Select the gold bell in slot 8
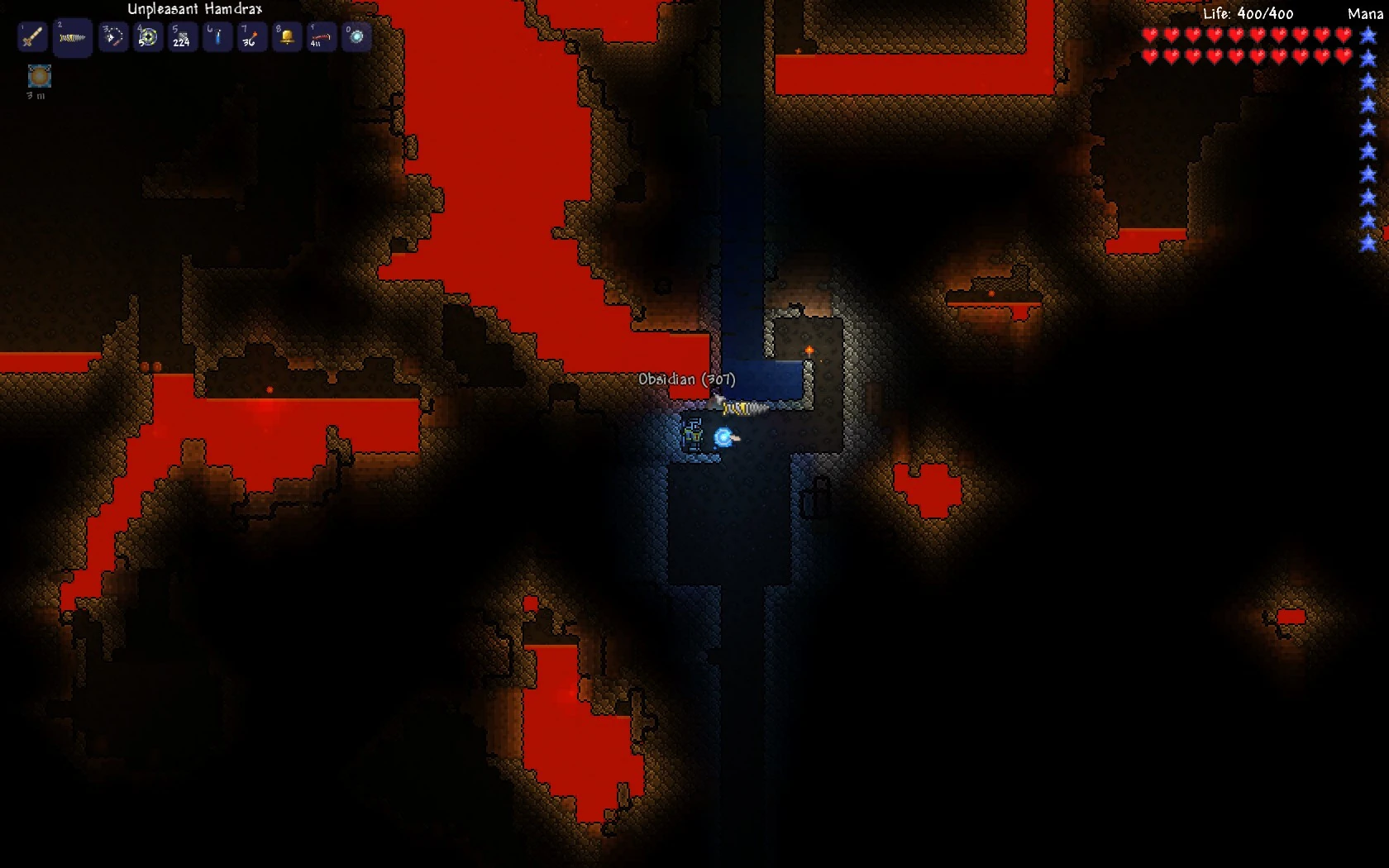The height and width of the screenshot is (868, 1389). (x=286, y=36)
